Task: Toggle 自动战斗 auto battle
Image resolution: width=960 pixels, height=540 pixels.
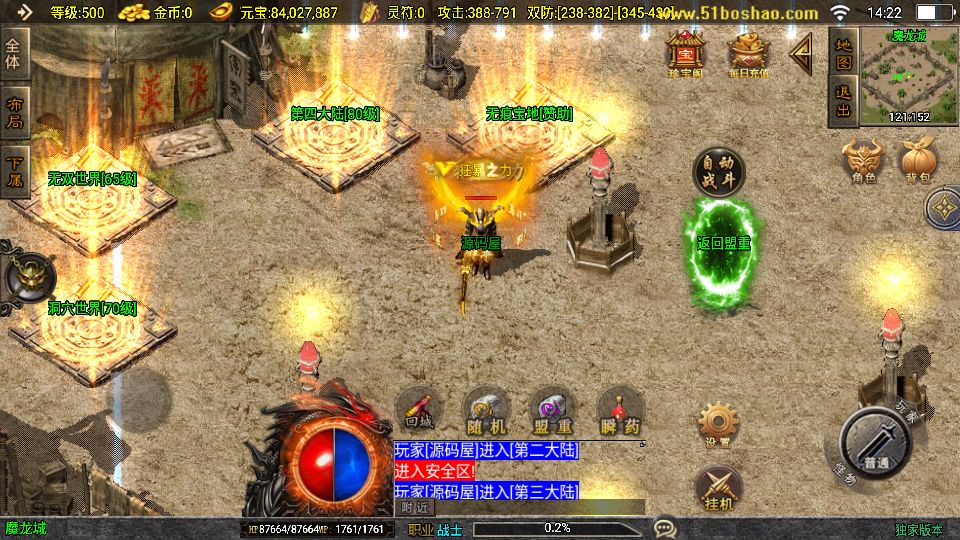Action: tap(719, 171)
